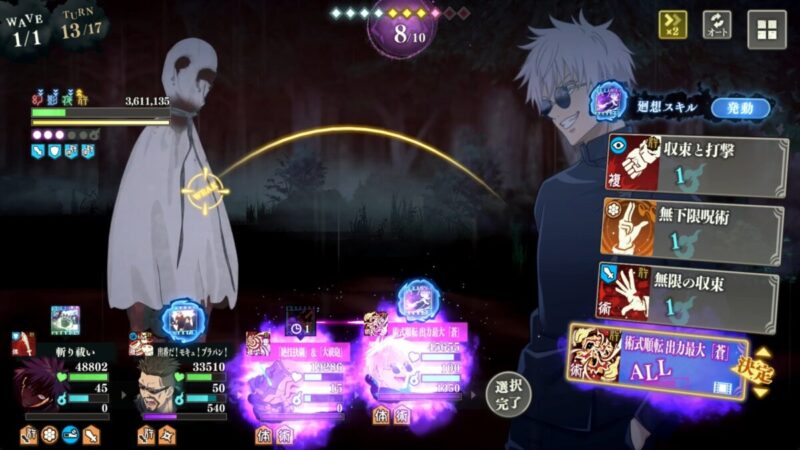The width and height of the screenshot is (800, 450).
Task: Open the grid menu button
Action: click(x=767, y=29)
